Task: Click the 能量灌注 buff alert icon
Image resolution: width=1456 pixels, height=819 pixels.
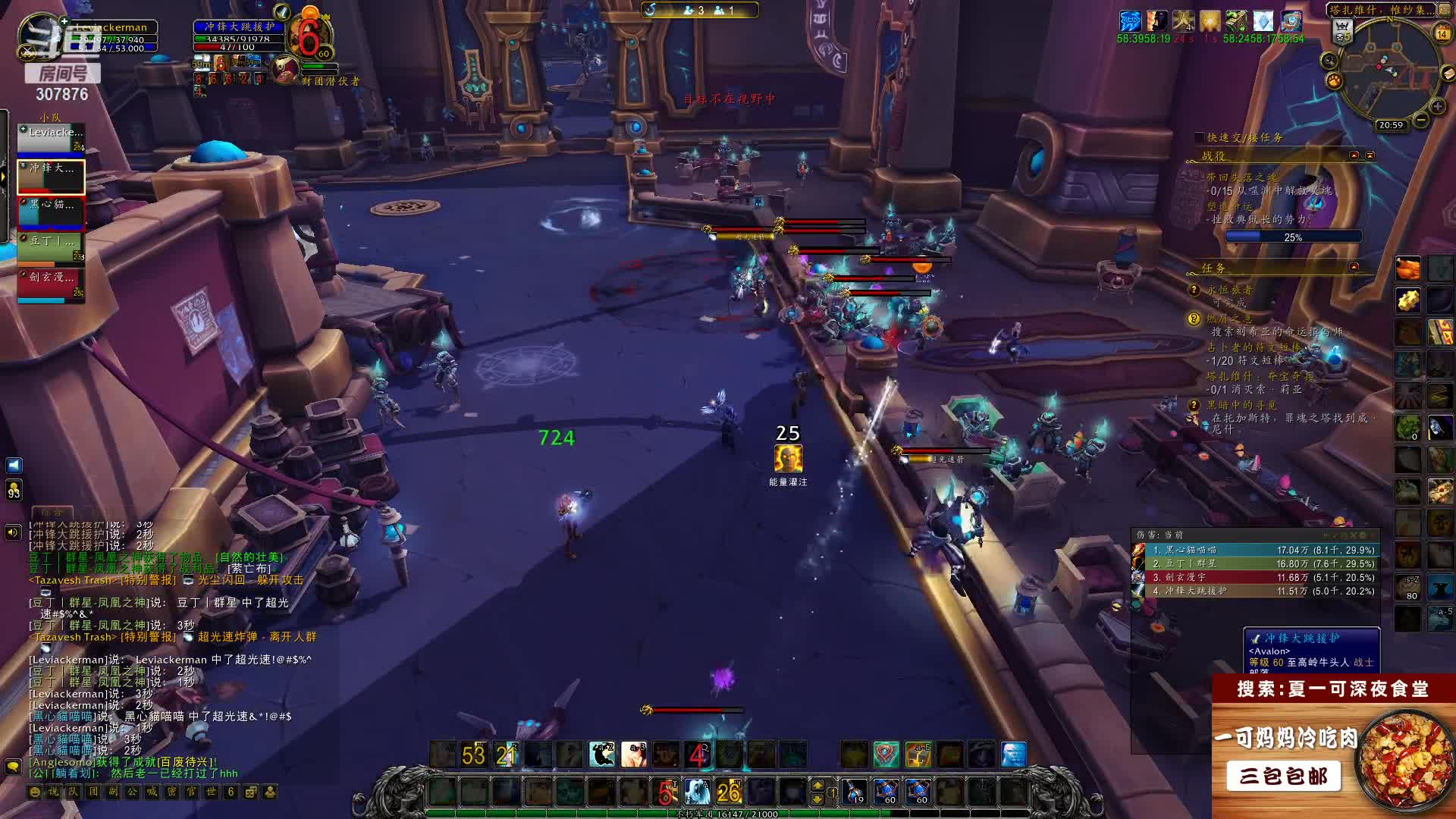Action: tap(788, 459)
